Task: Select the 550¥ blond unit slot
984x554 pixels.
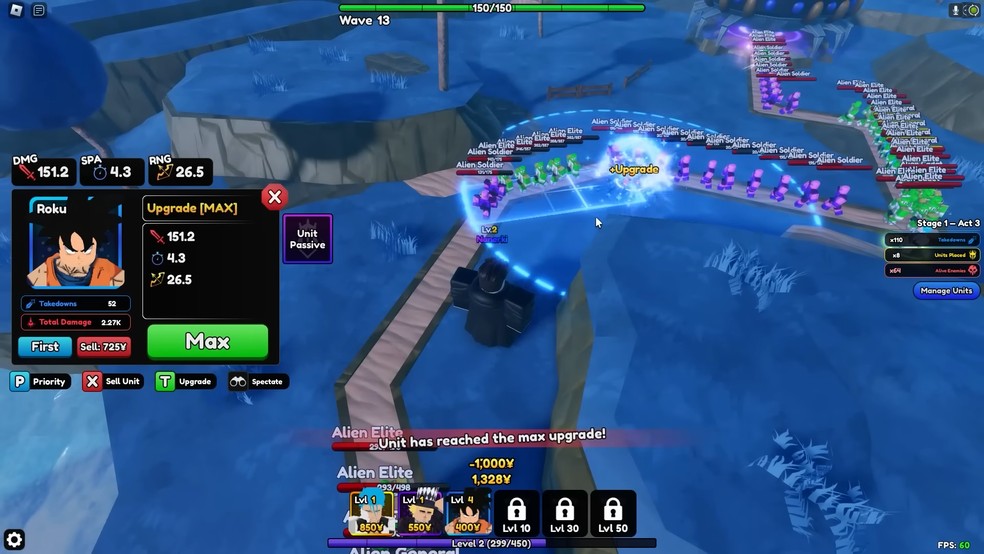Action: 420,513
